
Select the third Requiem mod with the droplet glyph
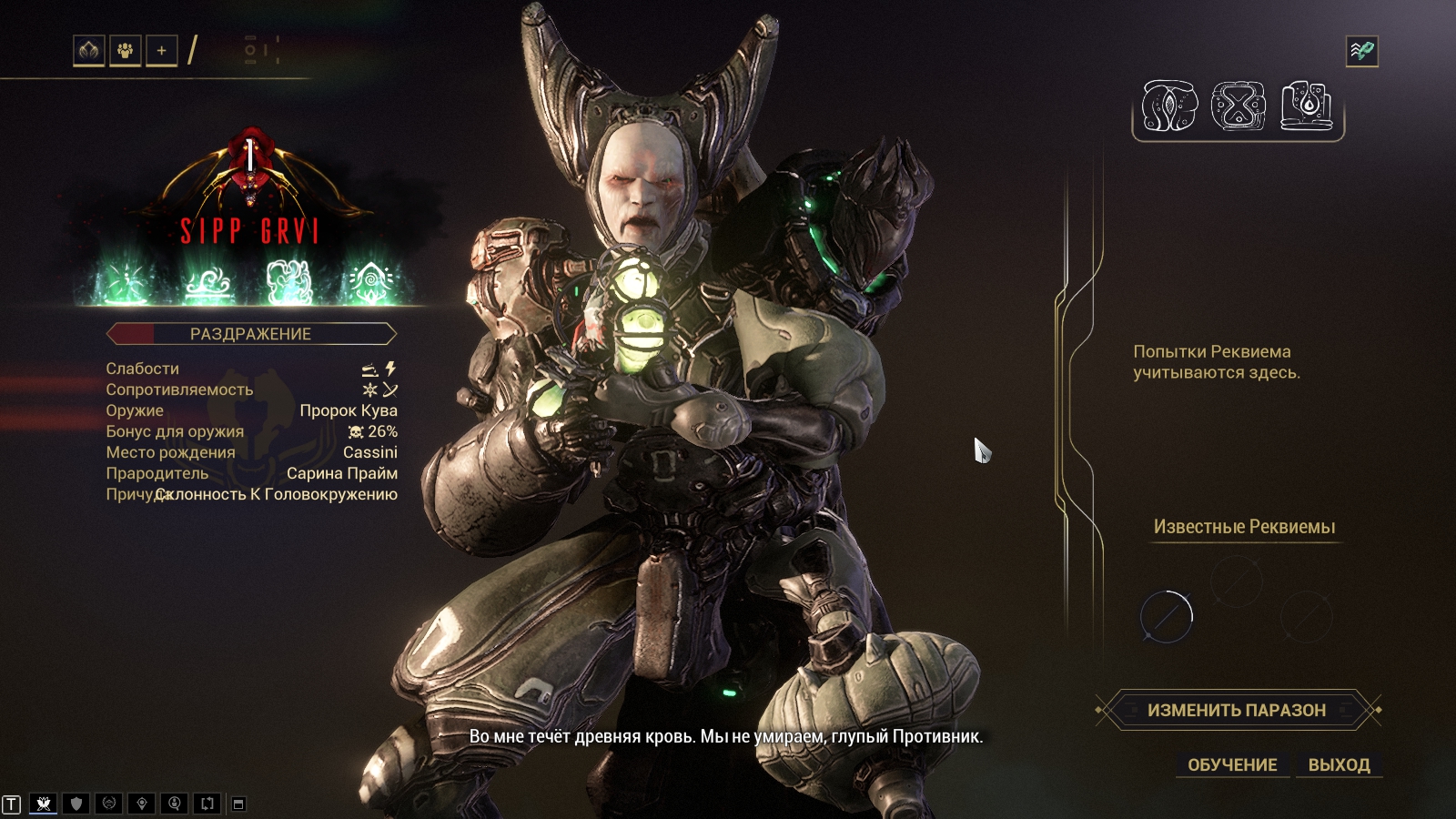(1307, 106)
